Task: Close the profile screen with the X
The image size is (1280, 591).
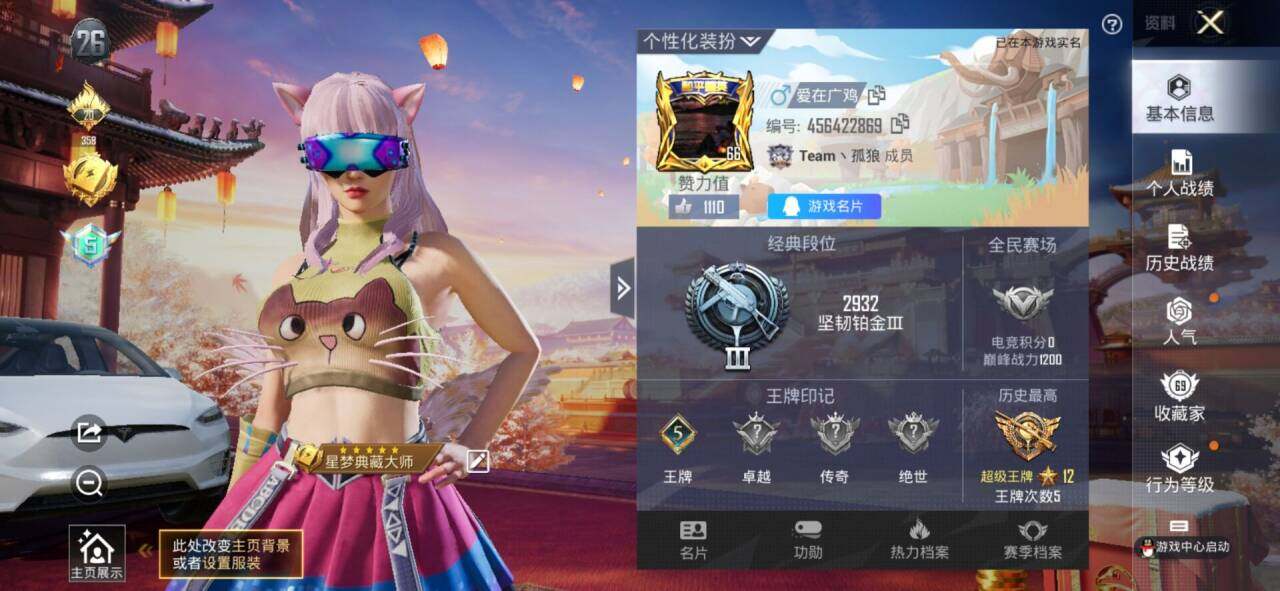Action: (1210, 23)
